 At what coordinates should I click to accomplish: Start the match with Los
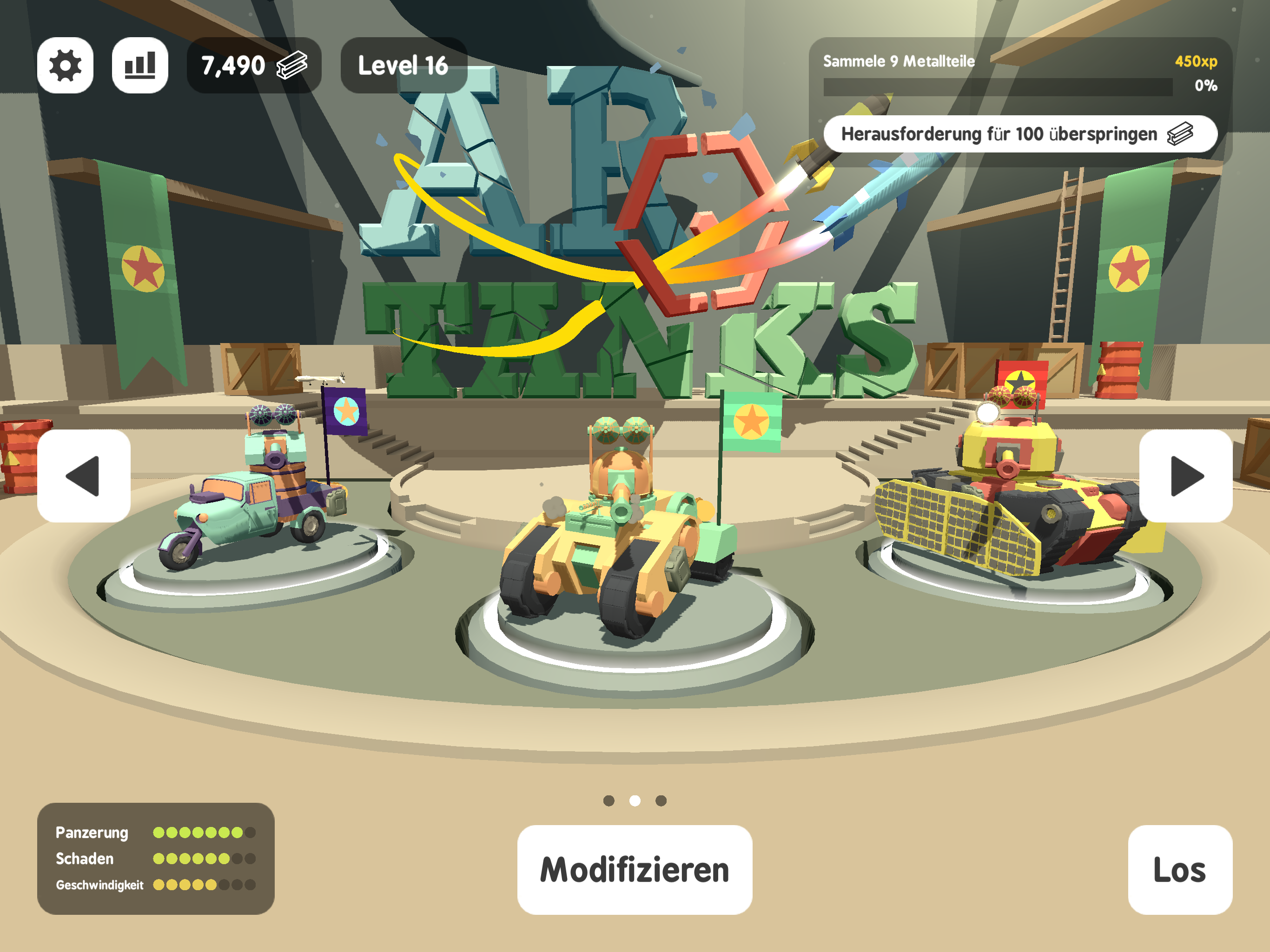(1179, 869)
